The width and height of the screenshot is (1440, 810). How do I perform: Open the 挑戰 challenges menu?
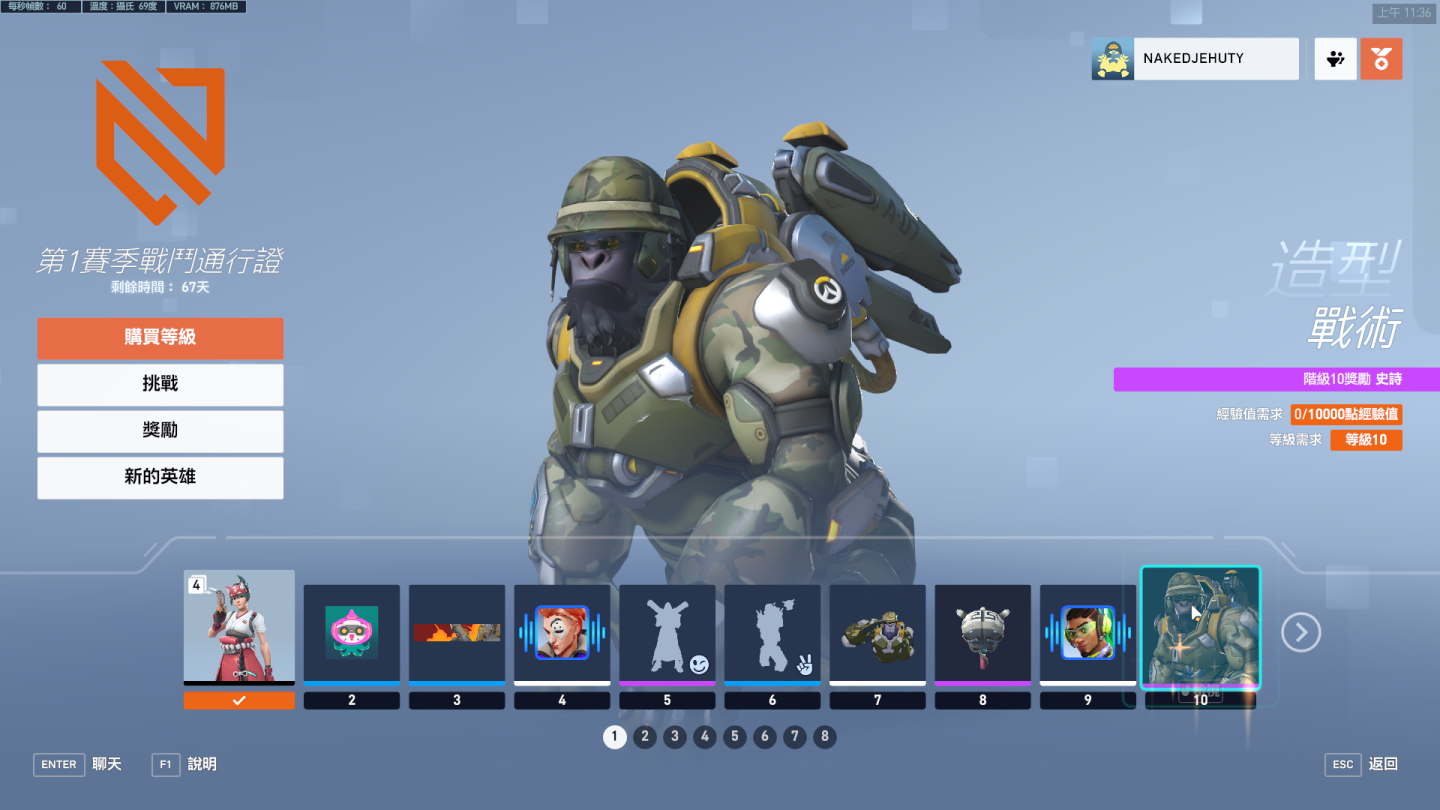tap(160, 384)
